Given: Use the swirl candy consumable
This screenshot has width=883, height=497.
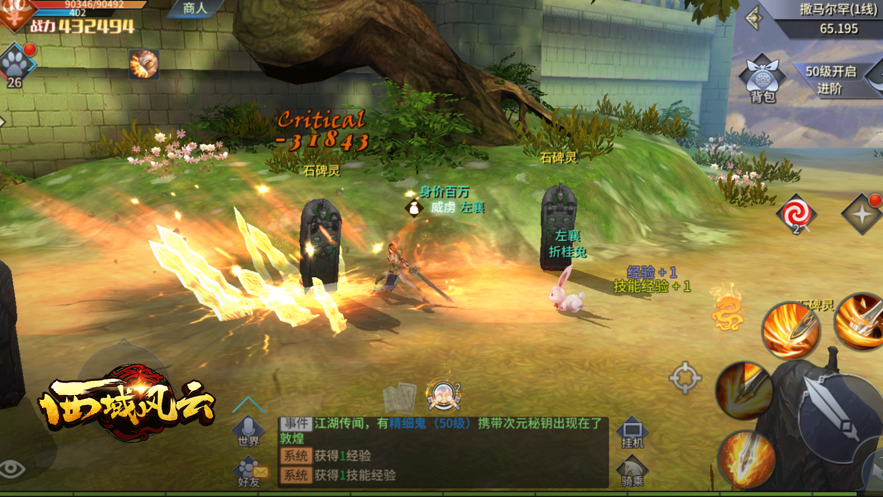Looking at the screenshot, I should point(796,213).
